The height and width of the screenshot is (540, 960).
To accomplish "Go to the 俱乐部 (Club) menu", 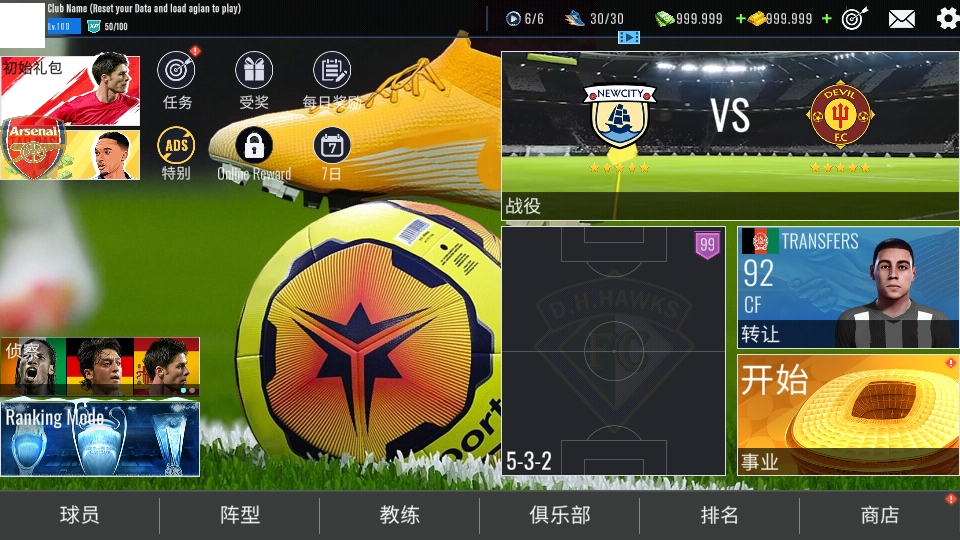I will pyautogui.click(x=560, y=515).
